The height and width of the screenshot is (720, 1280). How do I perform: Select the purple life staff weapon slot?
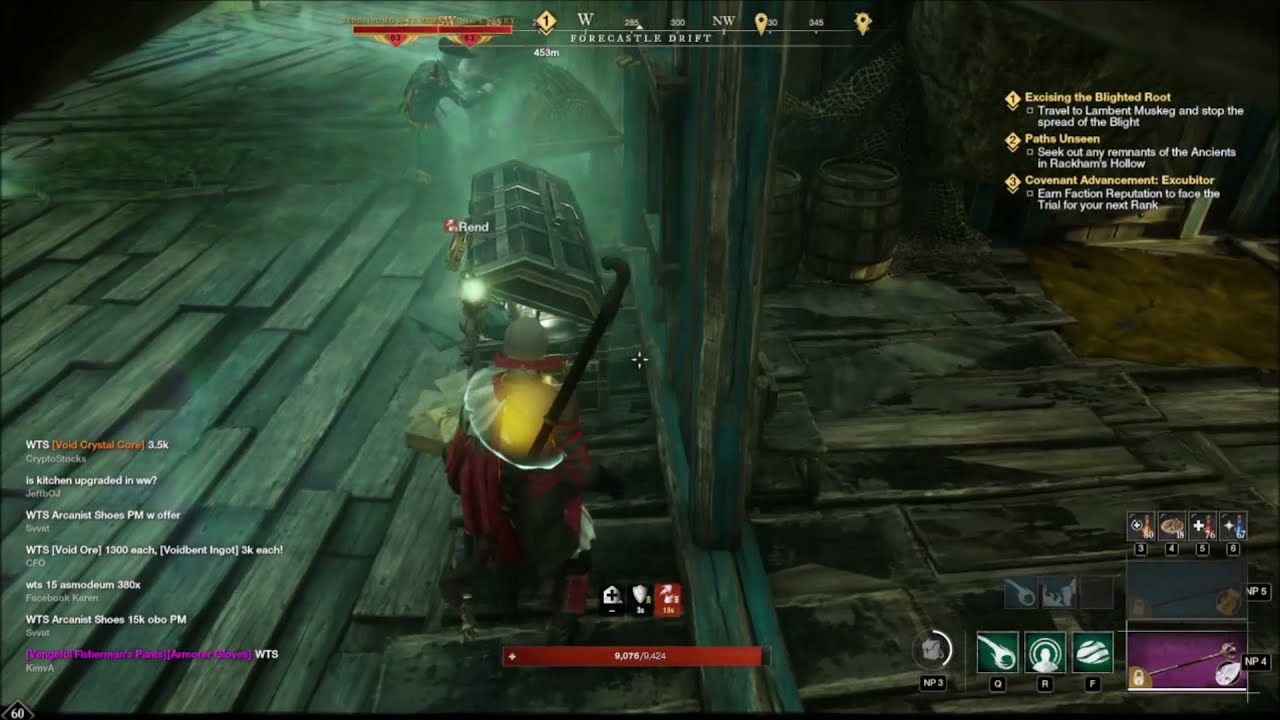coord(1186,661)
